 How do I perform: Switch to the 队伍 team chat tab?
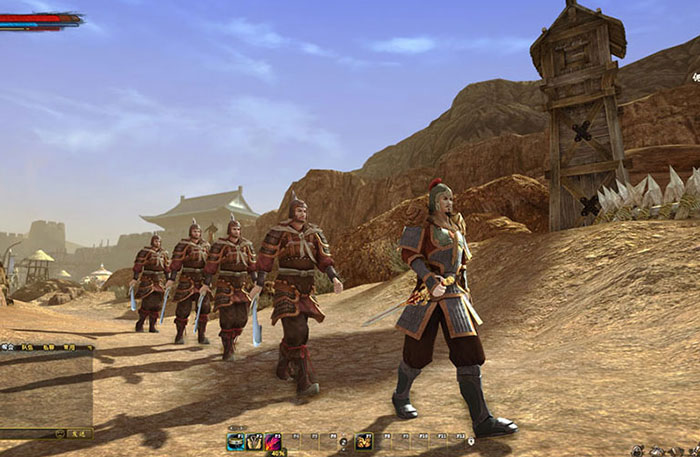coord(27,348)
